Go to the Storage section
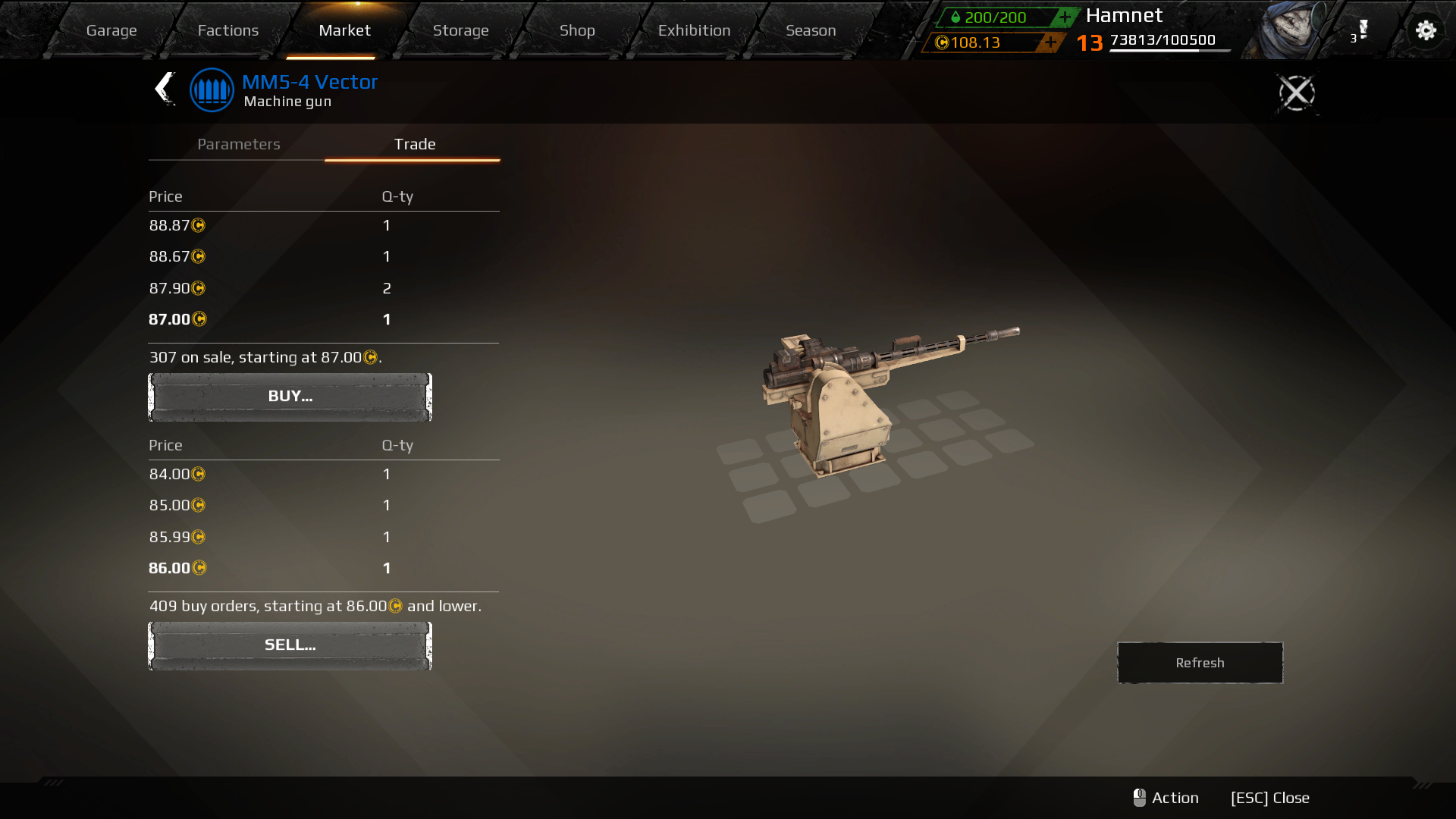Screen dimensions: 1456x819 pos(460,30)
